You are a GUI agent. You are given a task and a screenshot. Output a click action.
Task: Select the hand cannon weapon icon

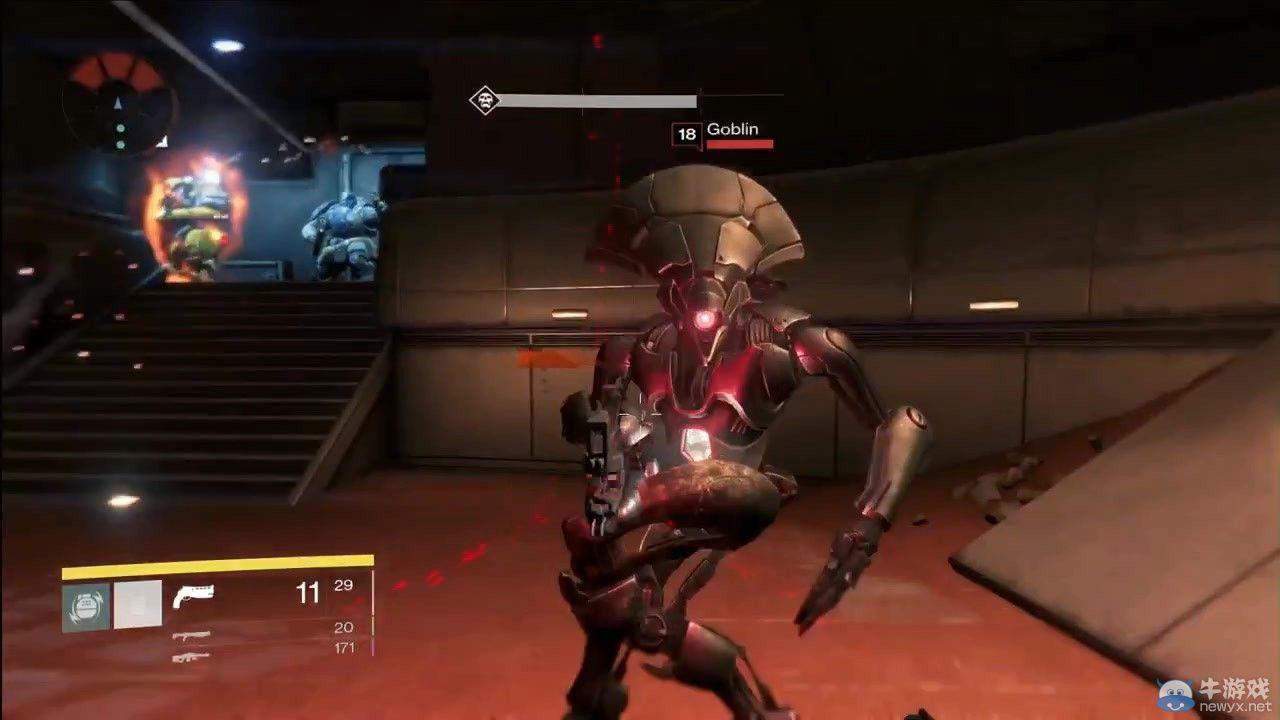coord(194,595)
